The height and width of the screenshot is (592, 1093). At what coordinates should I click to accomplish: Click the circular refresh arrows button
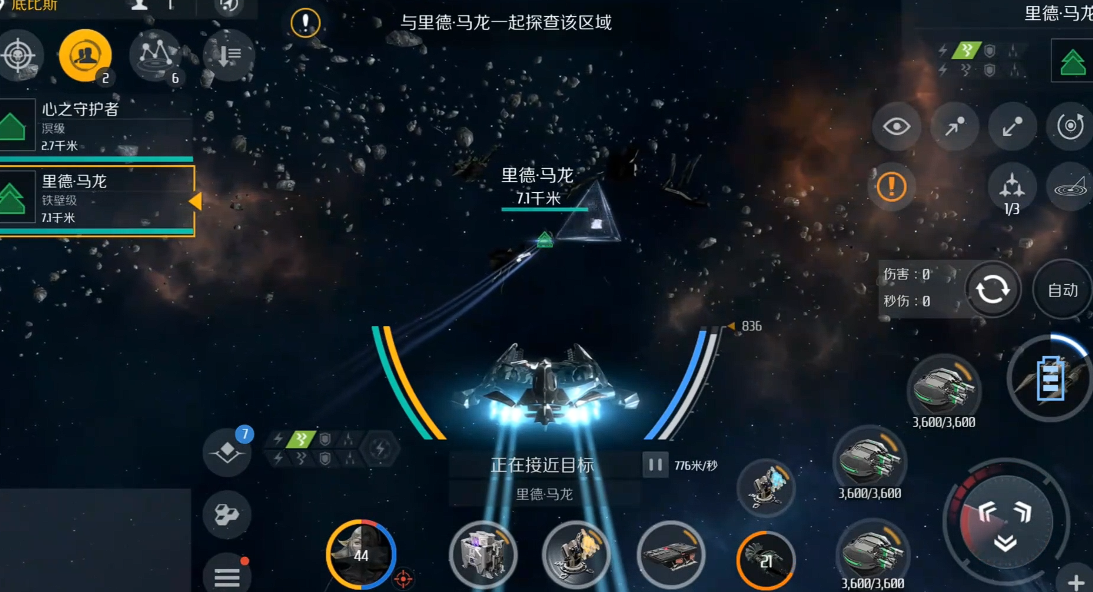coord(993,290)
